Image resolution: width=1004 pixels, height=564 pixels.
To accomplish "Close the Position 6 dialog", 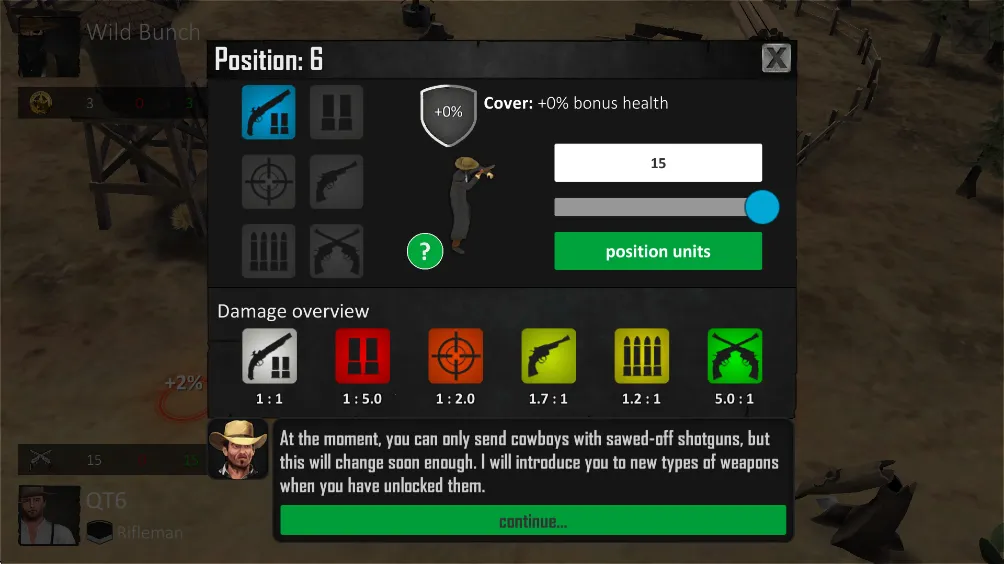I will (x=776, y=59).
